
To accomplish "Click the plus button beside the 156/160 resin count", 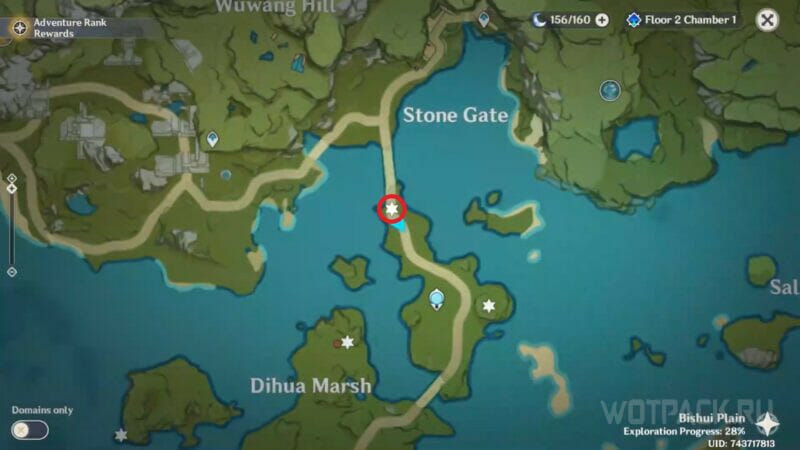I will [602, 20].
